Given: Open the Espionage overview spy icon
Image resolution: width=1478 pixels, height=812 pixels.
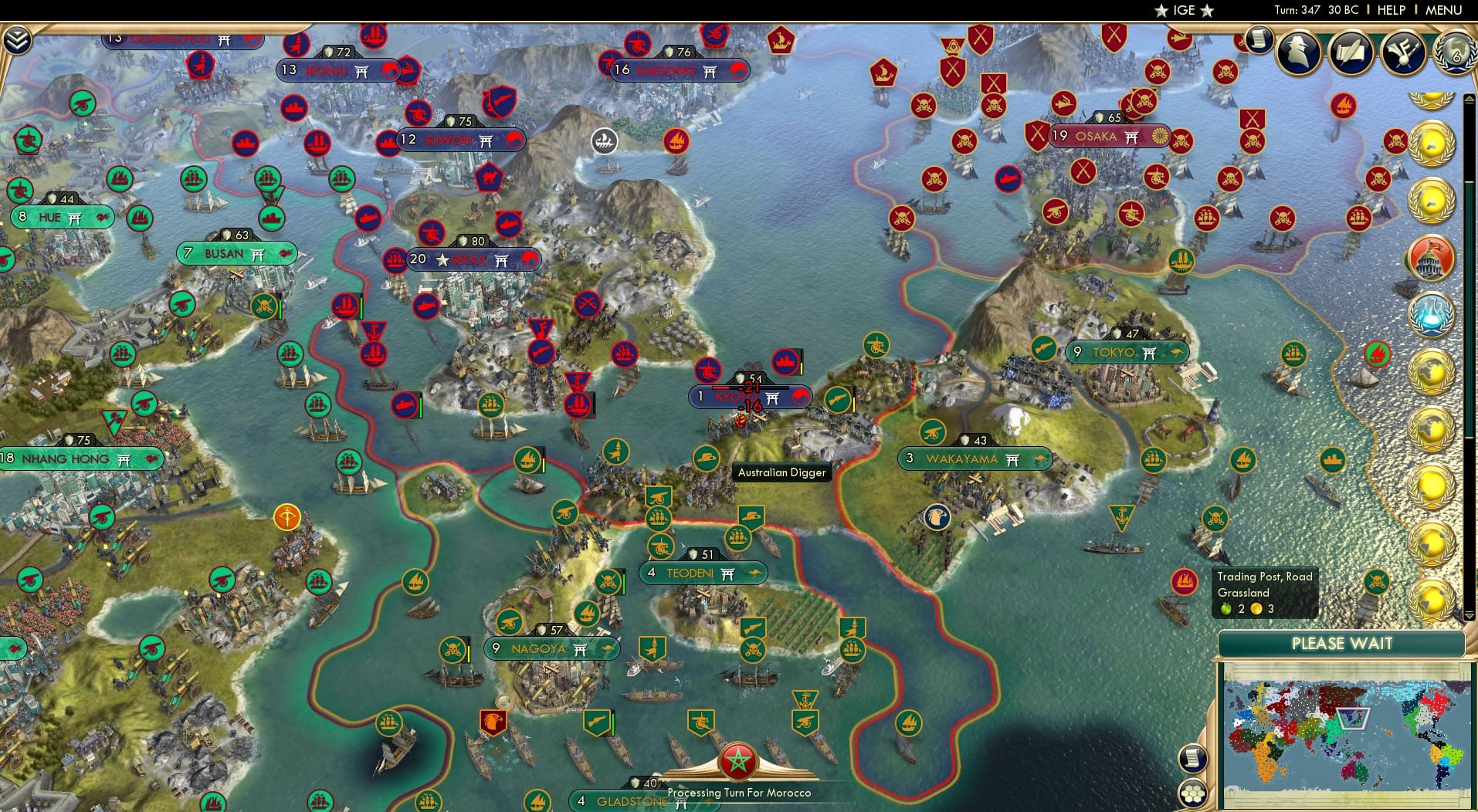Looking at the screenshot, I should tap(1298, 52).
